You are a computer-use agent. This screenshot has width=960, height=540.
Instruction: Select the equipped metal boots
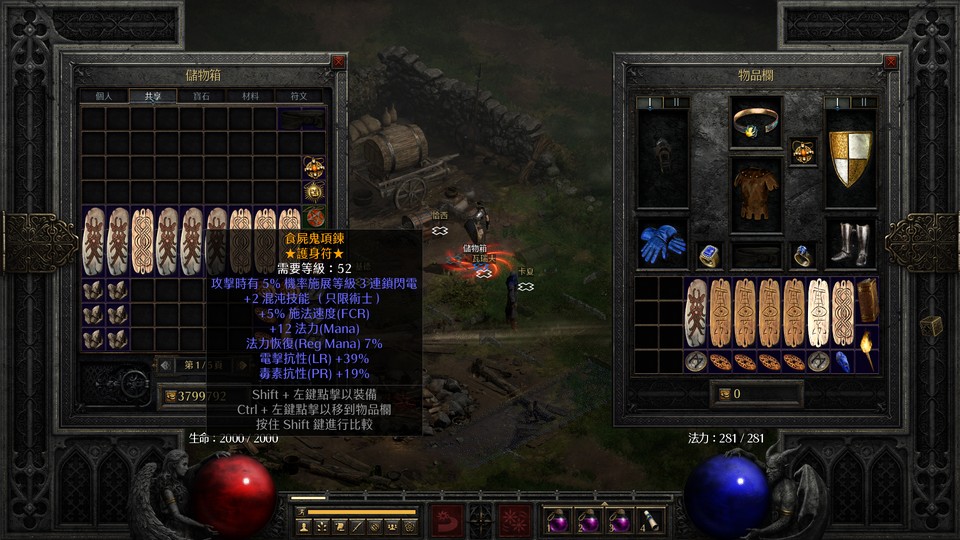click(x=850, y=243)
